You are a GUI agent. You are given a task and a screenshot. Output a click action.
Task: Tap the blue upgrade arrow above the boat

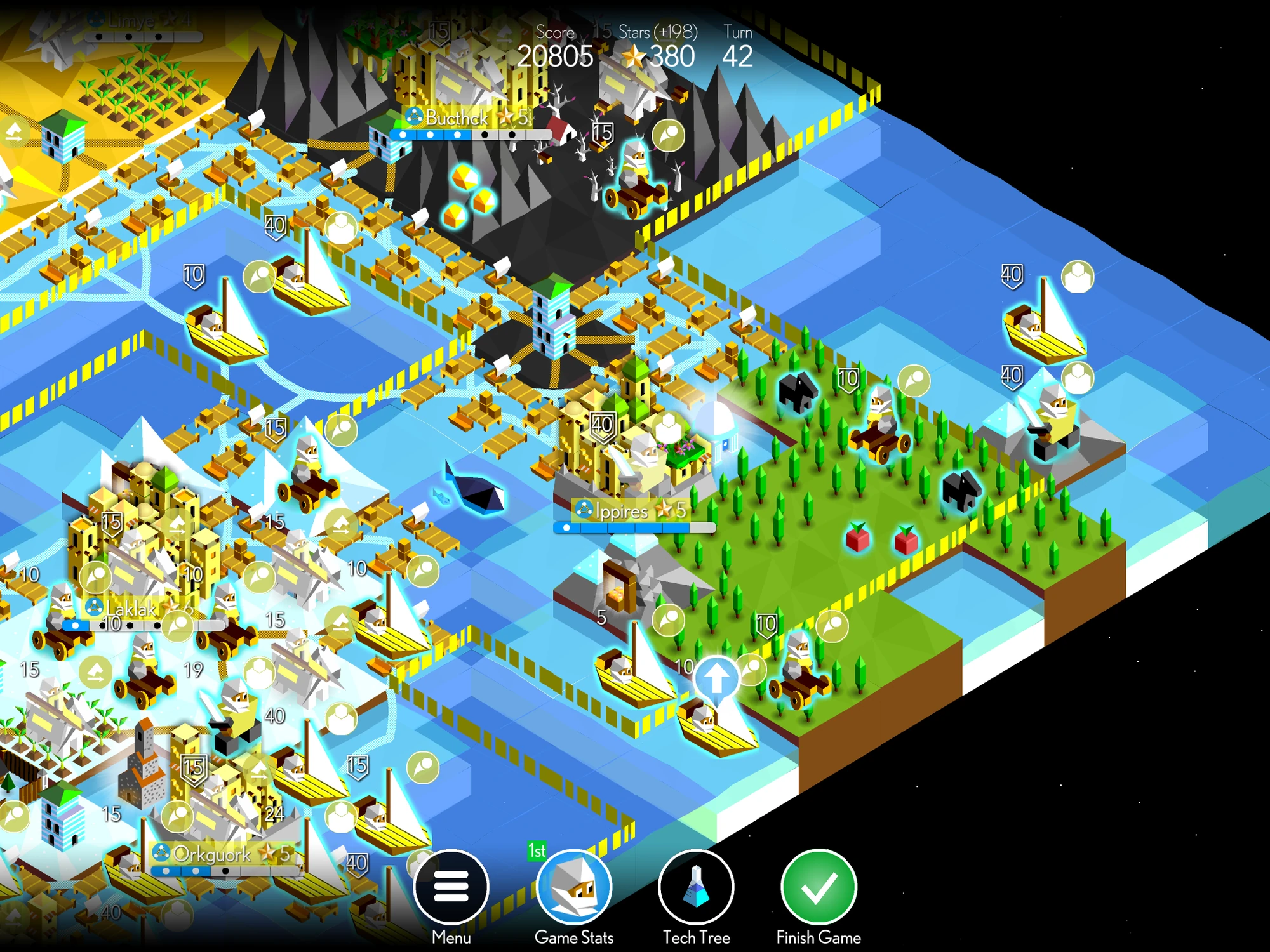coord(718,679)
